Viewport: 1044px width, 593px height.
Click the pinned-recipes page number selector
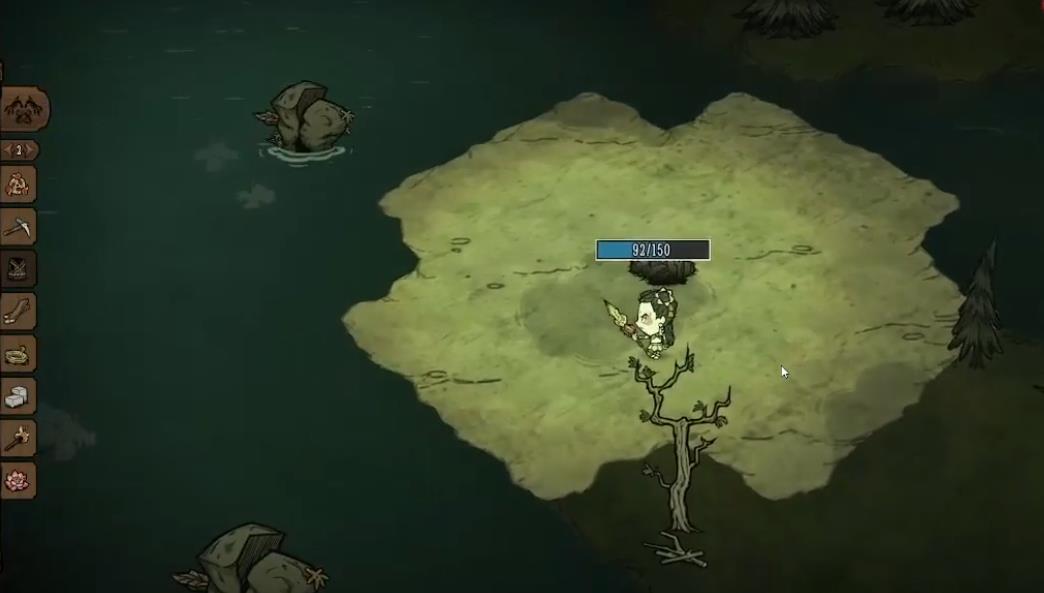click(x=19, y=150)
